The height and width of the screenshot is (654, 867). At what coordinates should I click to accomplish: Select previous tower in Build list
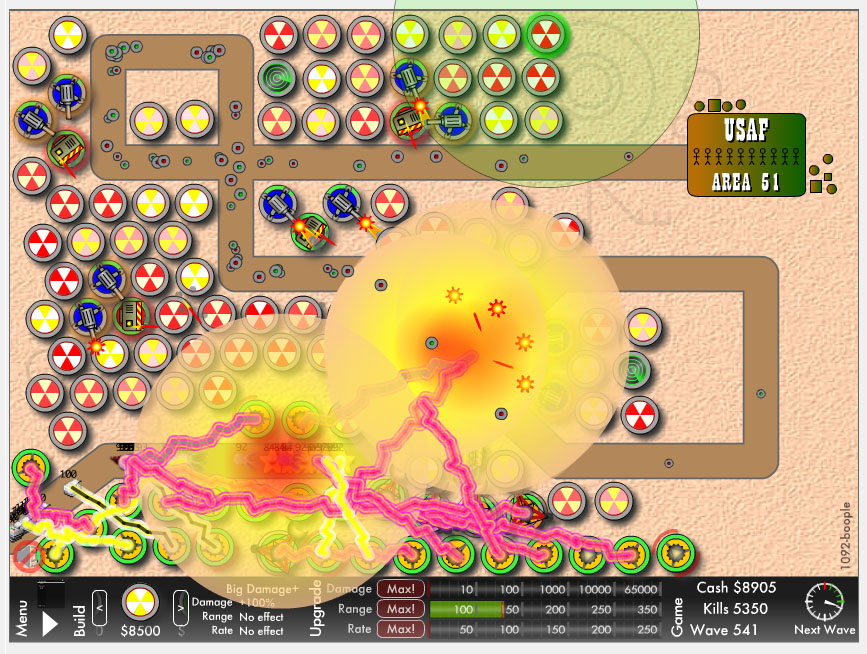(x=100, y=602)
